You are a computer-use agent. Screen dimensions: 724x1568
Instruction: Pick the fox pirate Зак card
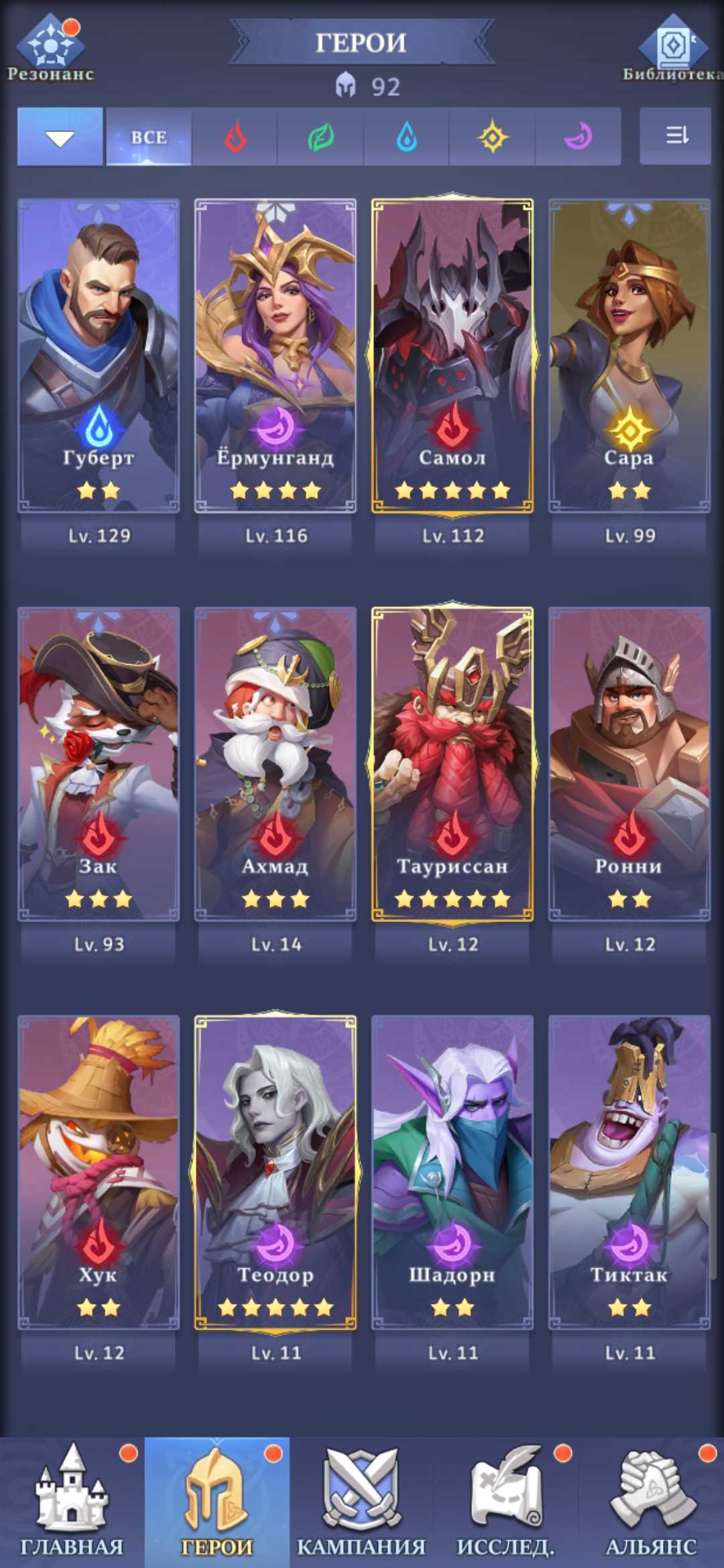point(99,764)
